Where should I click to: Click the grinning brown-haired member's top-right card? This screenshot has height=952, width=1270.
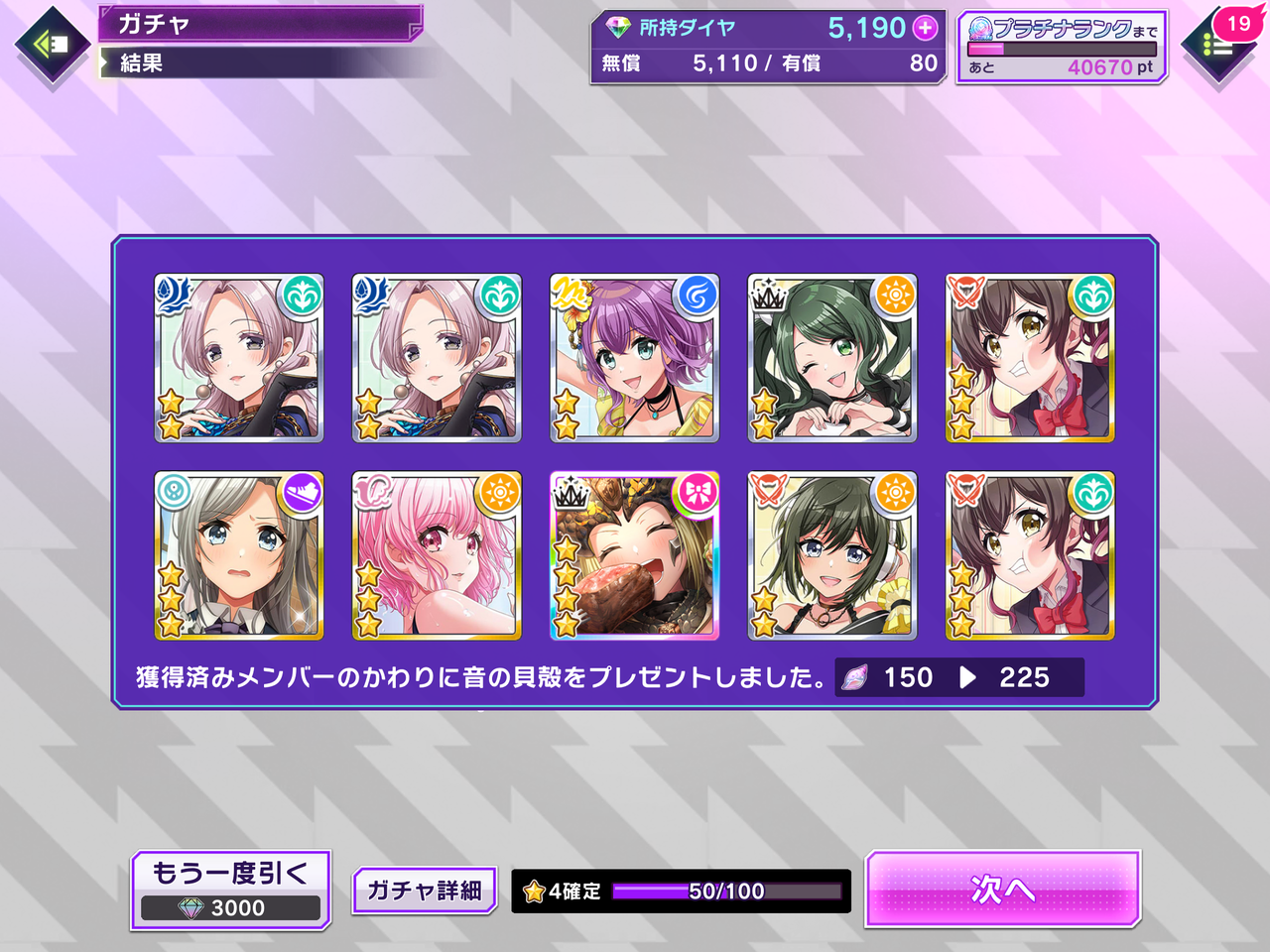tap(1030, 358)
